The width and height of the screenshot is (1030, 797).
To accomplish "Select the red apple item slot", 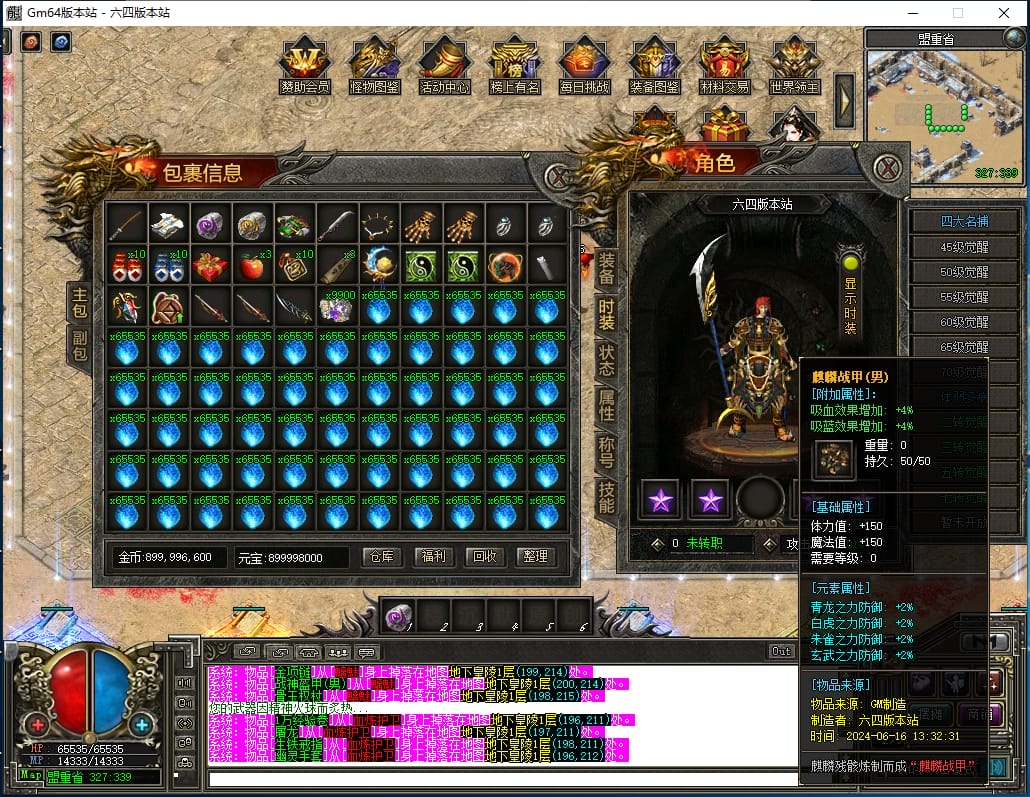I will coord(253,266).
